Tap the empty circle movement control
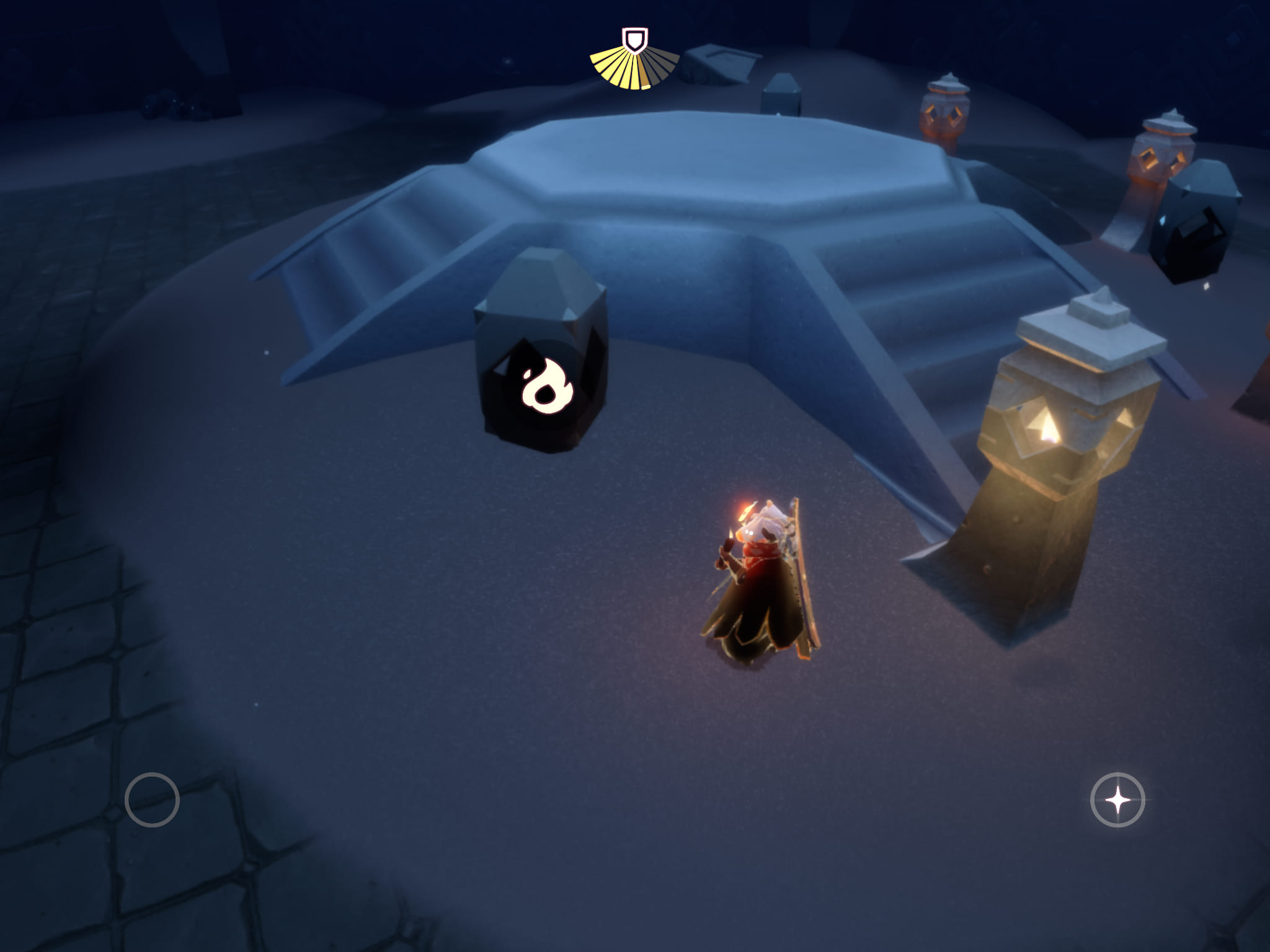This screenshot has width=1270, height=952. pyautogui.click(x=152, y=800)
